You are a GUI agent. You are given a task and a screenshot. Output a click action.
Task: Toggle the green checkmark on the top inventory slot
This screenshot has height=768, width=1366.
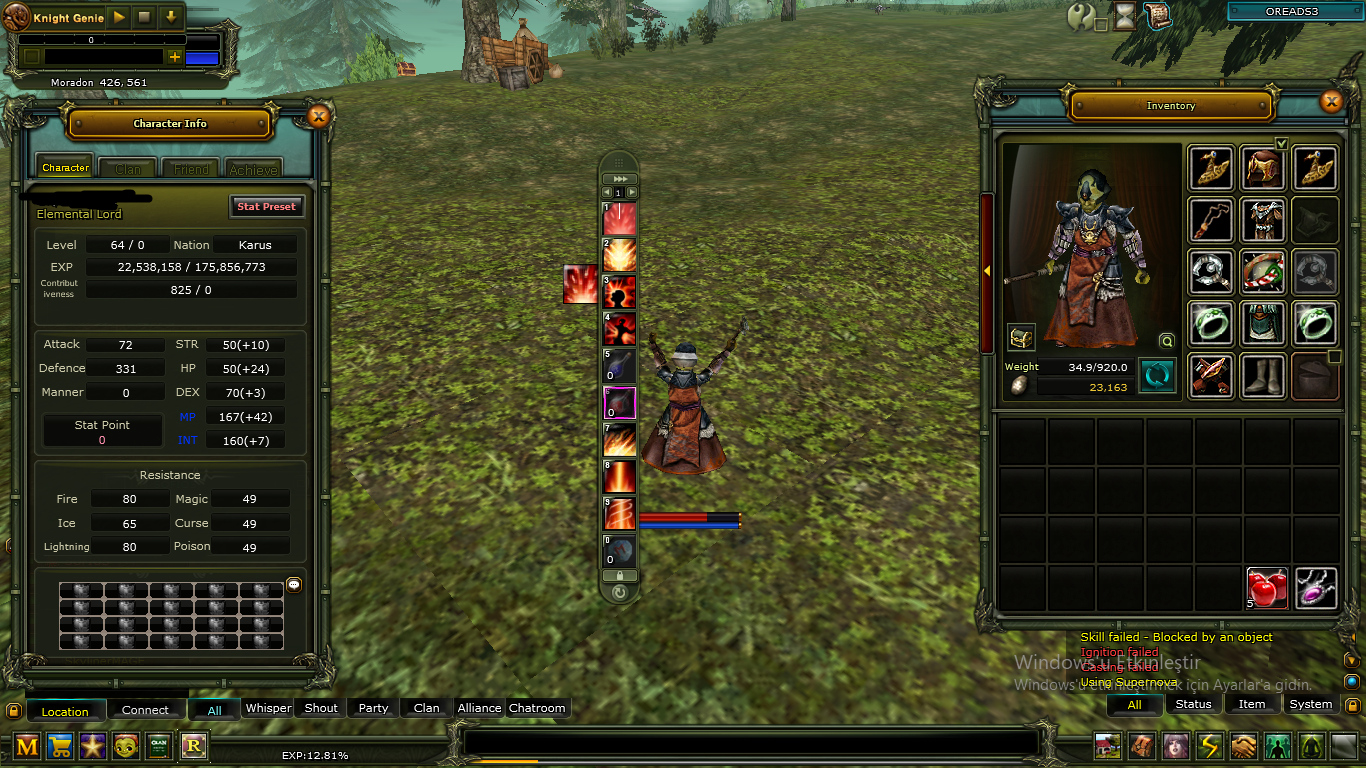tap(1283, 144)
